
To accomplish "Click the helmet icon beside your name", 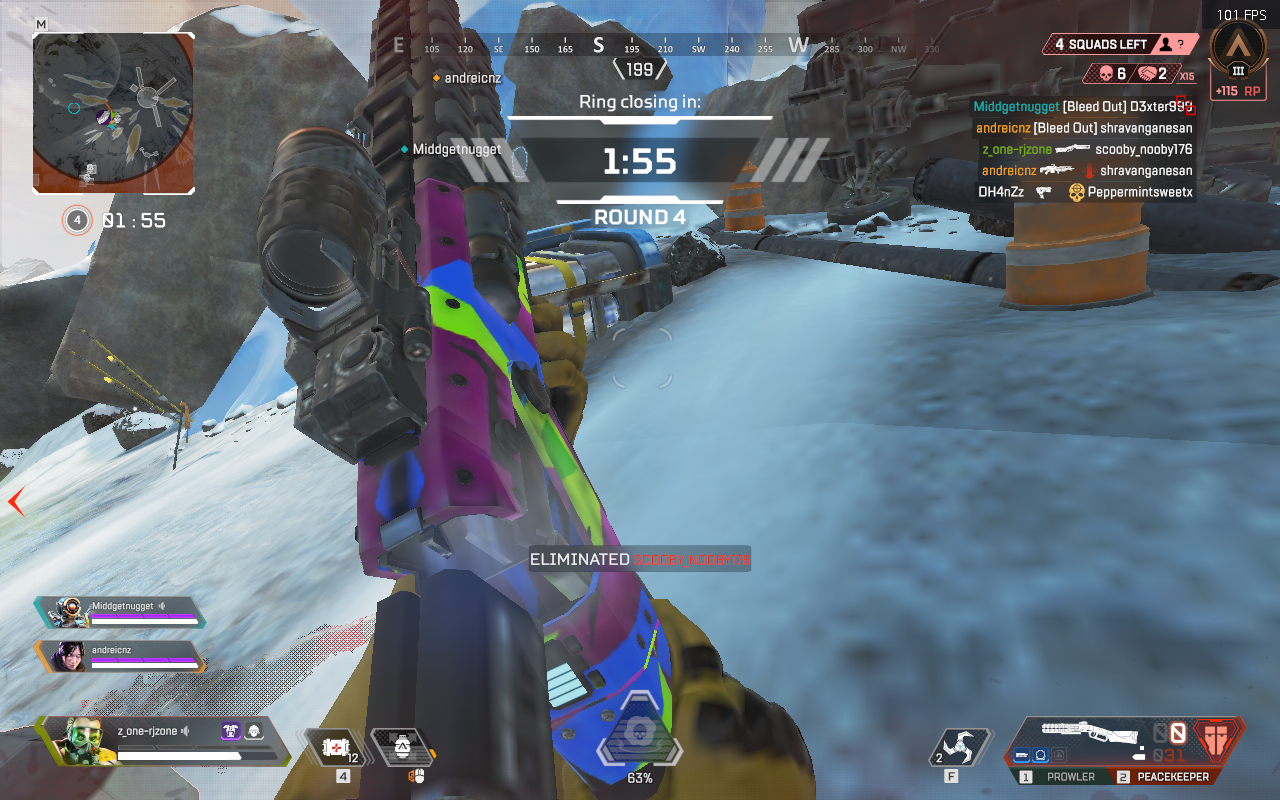I will pos(253,731).
